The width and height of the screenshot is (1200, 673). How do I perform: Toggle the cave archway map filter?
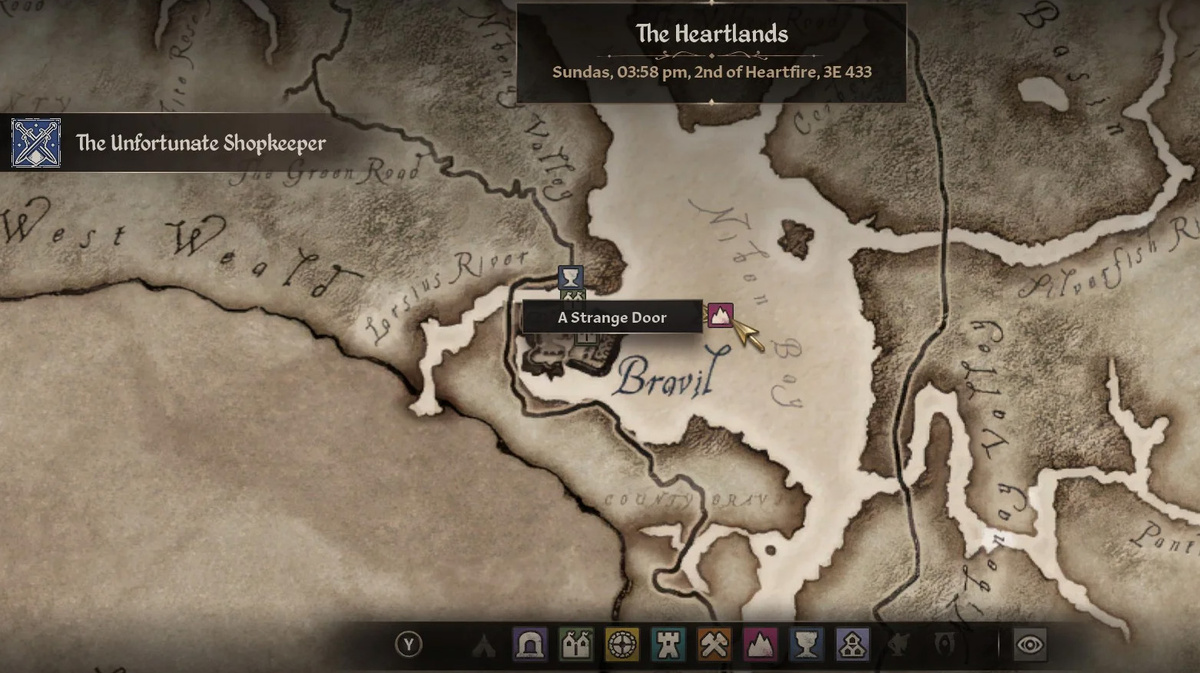529,645
